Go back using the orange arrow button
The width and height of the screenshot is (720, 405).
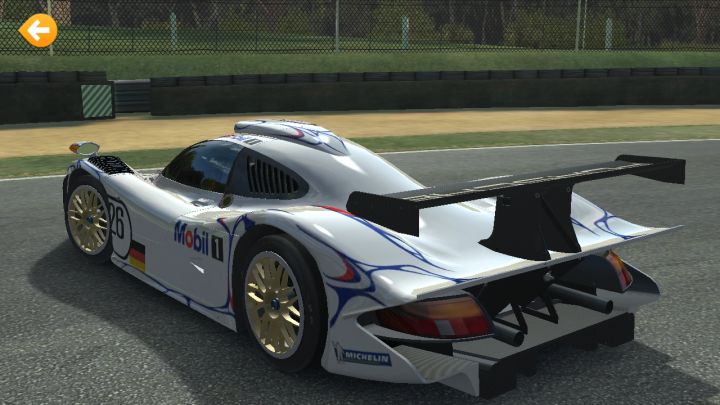tap(38, 30)
